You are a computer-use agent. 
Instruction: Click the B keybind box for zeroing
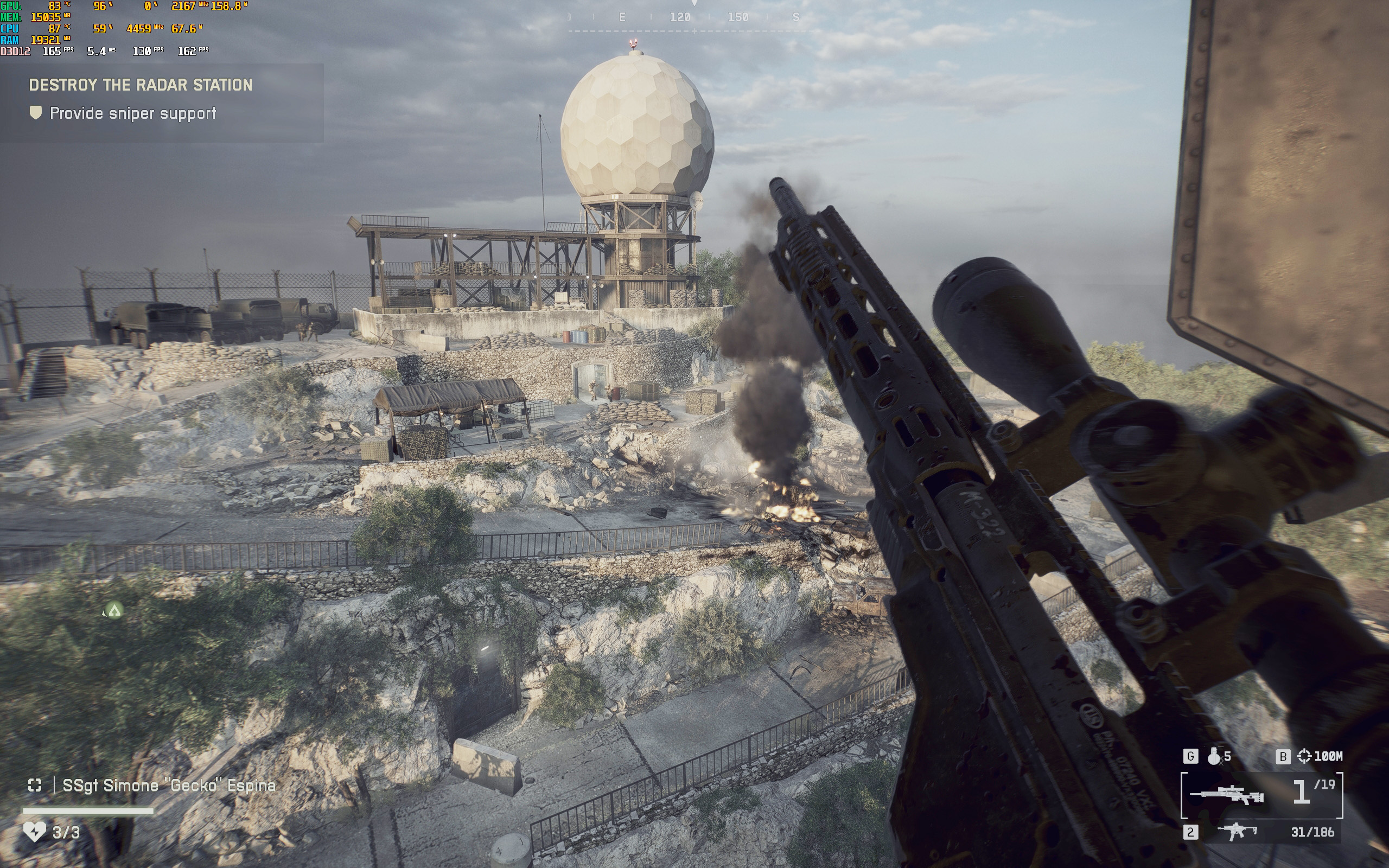pyautogui.click(x=1283, y=757)
